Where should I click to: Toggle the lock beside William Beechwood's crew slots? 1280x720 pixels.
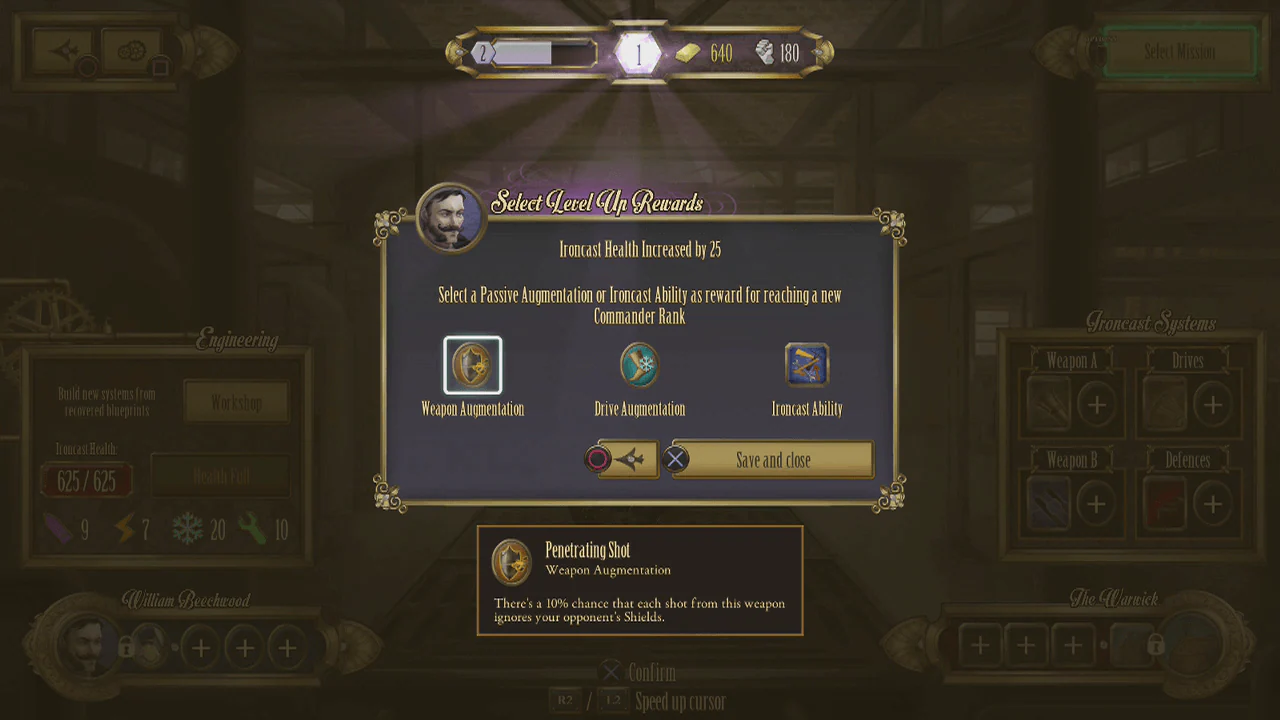point(125,648)
